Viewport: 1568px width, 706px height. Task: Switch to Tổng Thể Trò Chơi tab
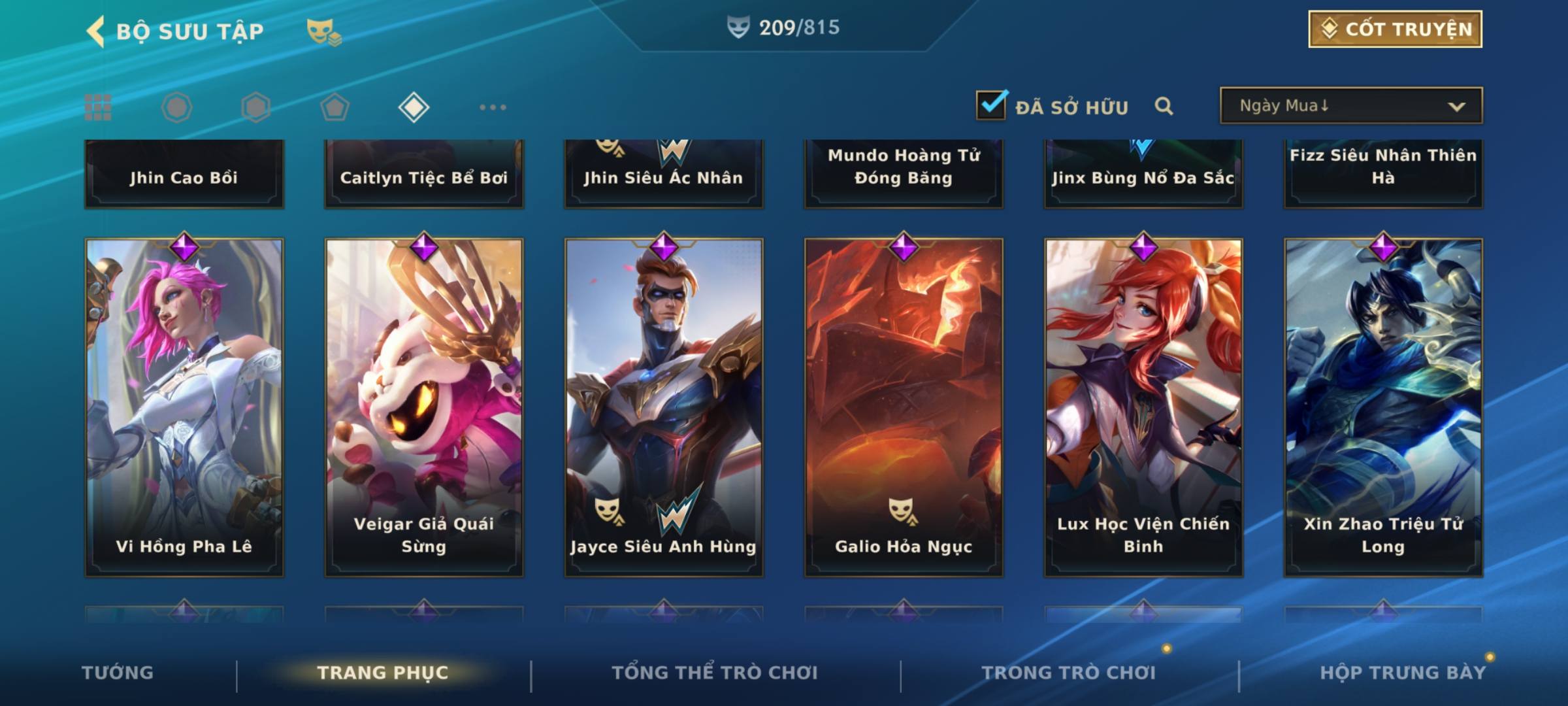(715, 673)
